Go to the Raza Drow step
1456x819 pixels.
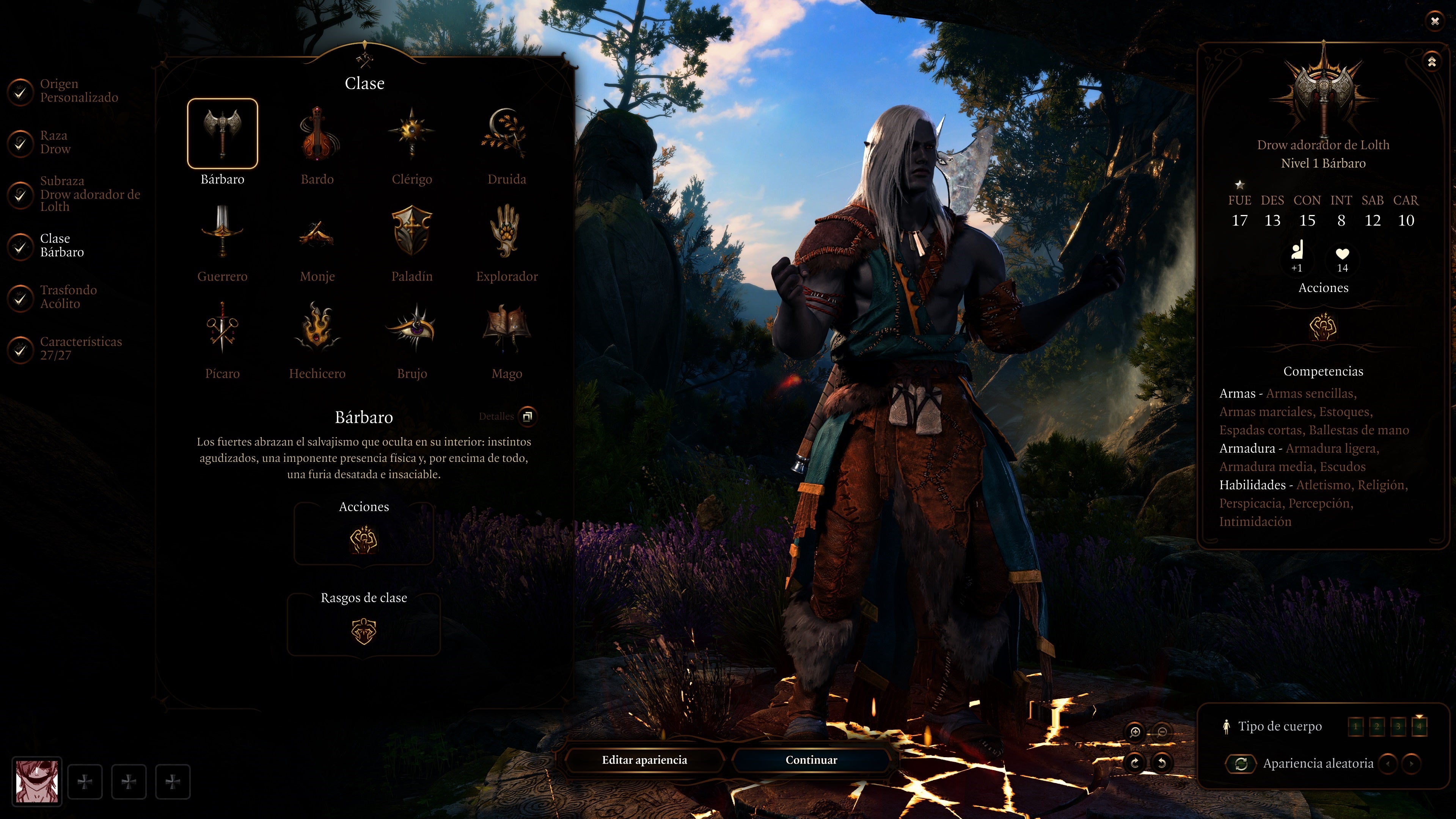pos(55,143)
